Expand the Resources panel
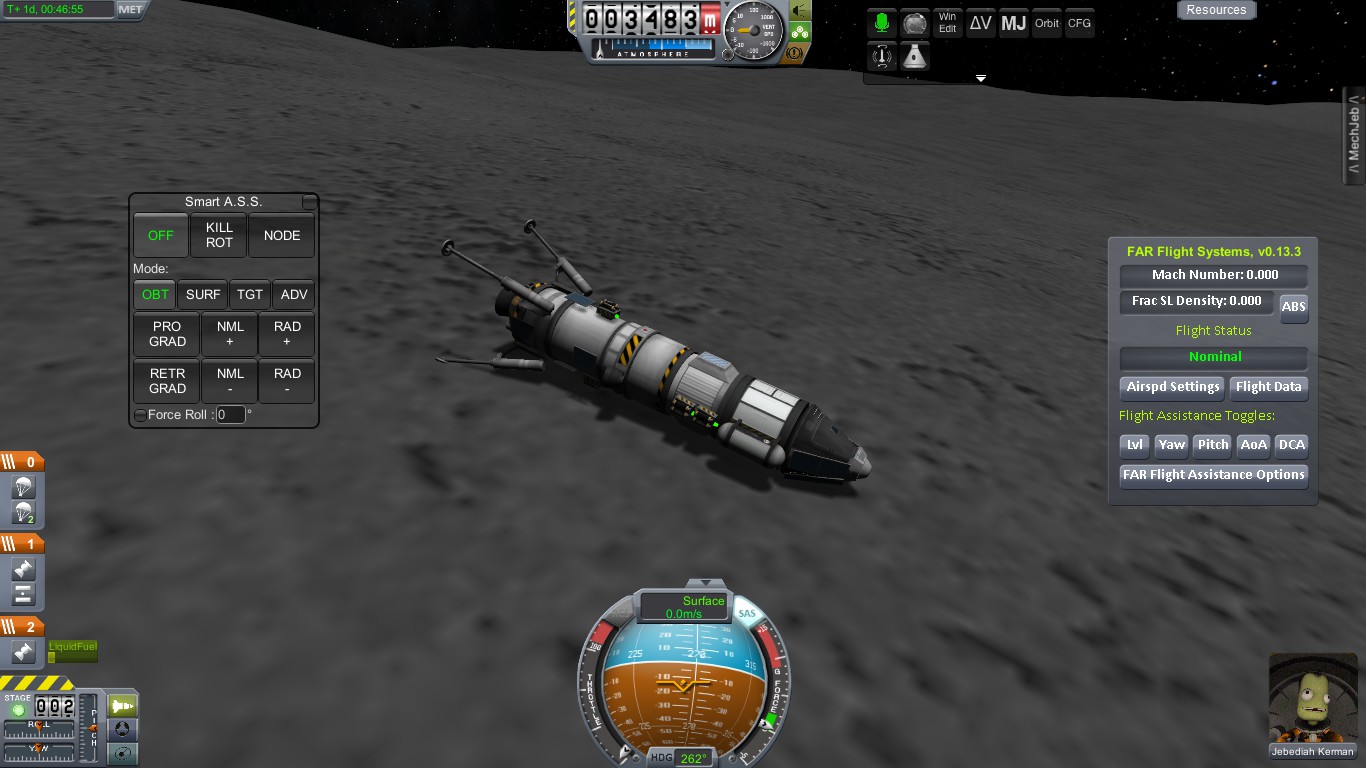The width and height of the screenshot is (1366, 768). (1216, 10)
